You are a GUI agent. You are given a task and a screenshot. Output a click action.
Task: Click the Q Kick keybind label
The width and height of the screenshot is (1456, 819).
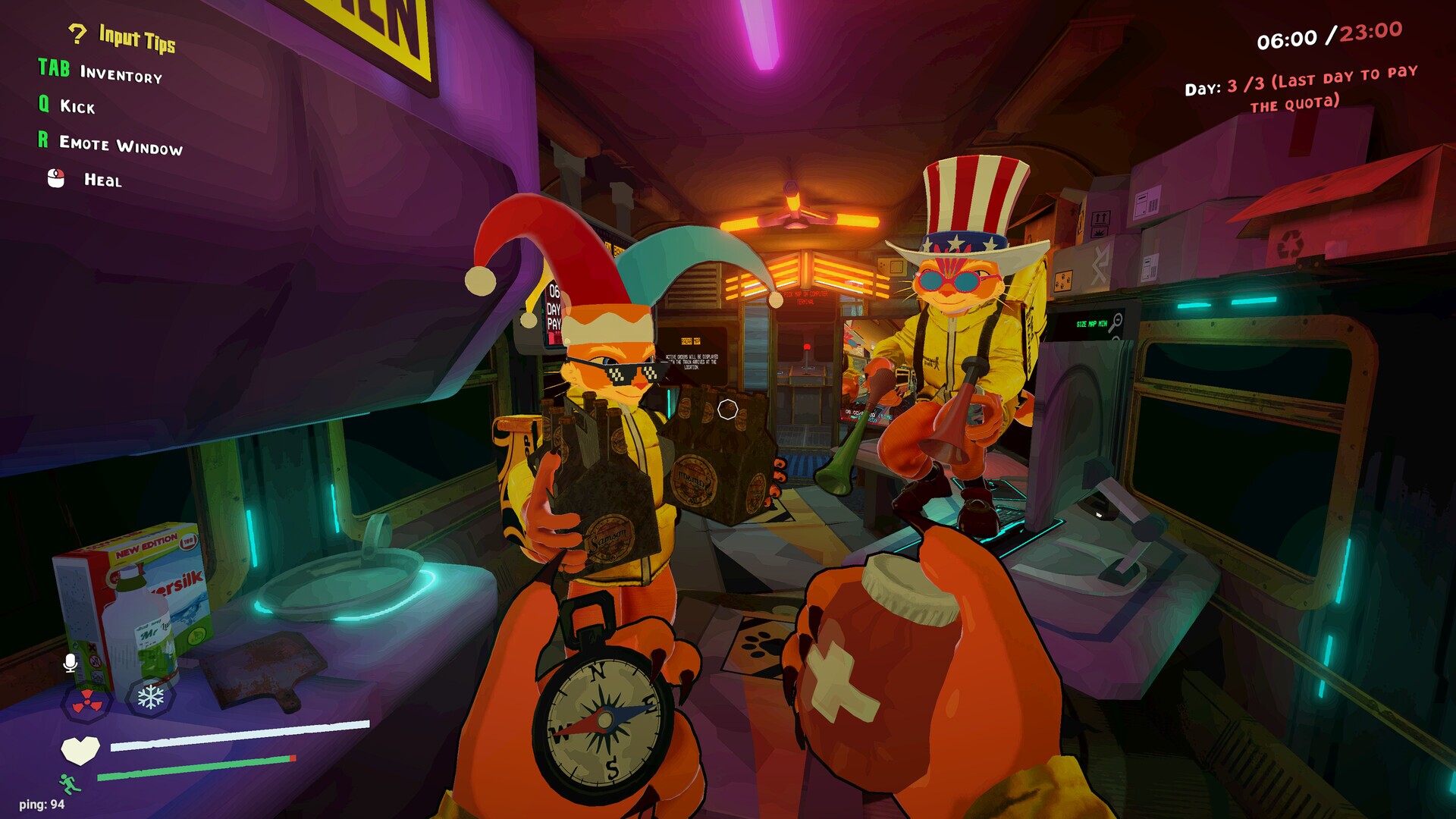[67, 106]
